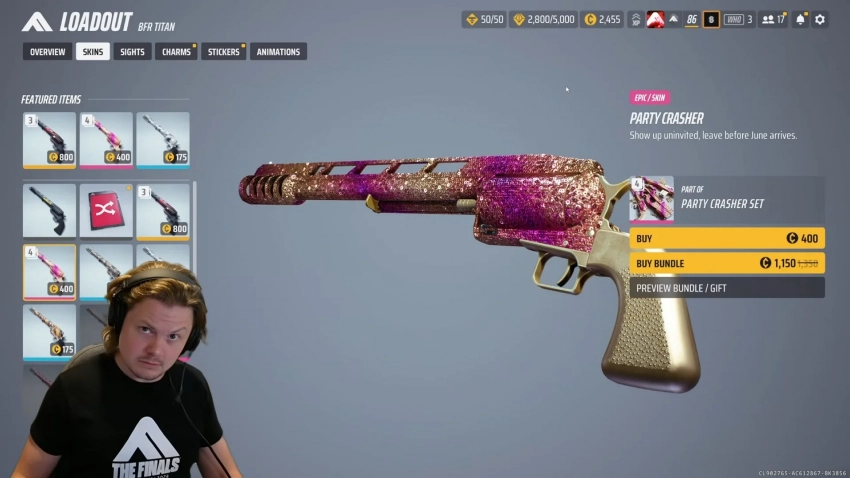This screenshot has width=850, height=478.
Task: Choose the default black revolver skin
Action: 49,210
